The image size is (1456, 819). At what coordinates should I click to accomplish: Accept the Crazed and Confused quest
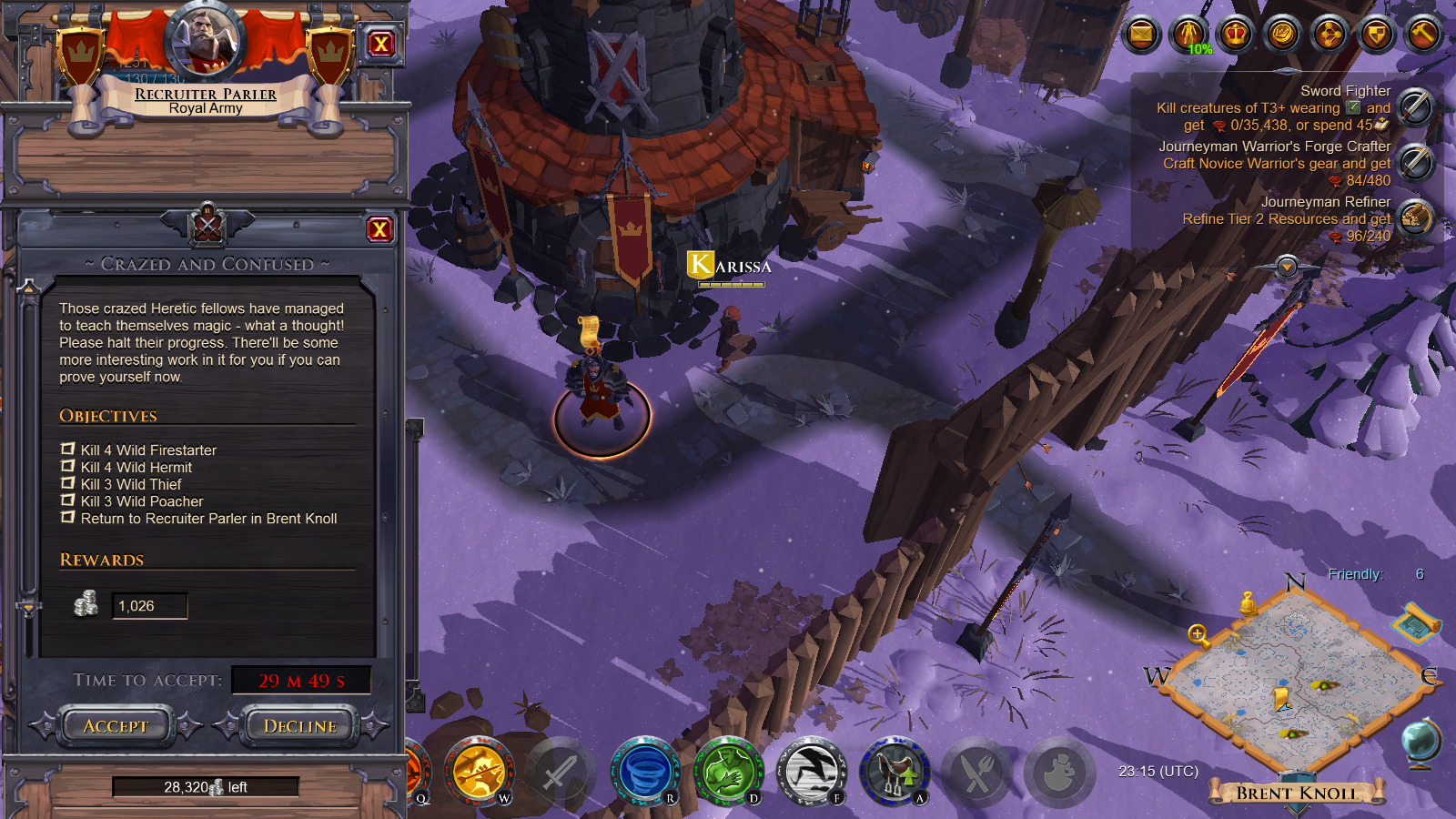click(x=115, y=725)
